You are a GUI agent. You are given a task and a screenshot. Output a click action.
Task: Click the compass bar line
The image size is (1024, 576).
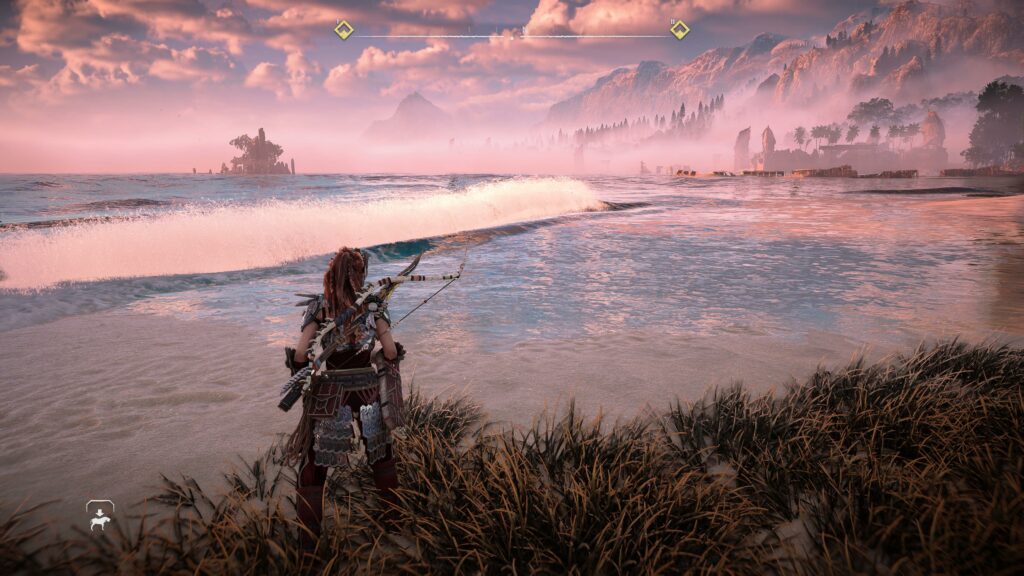[x=511, y=37]
